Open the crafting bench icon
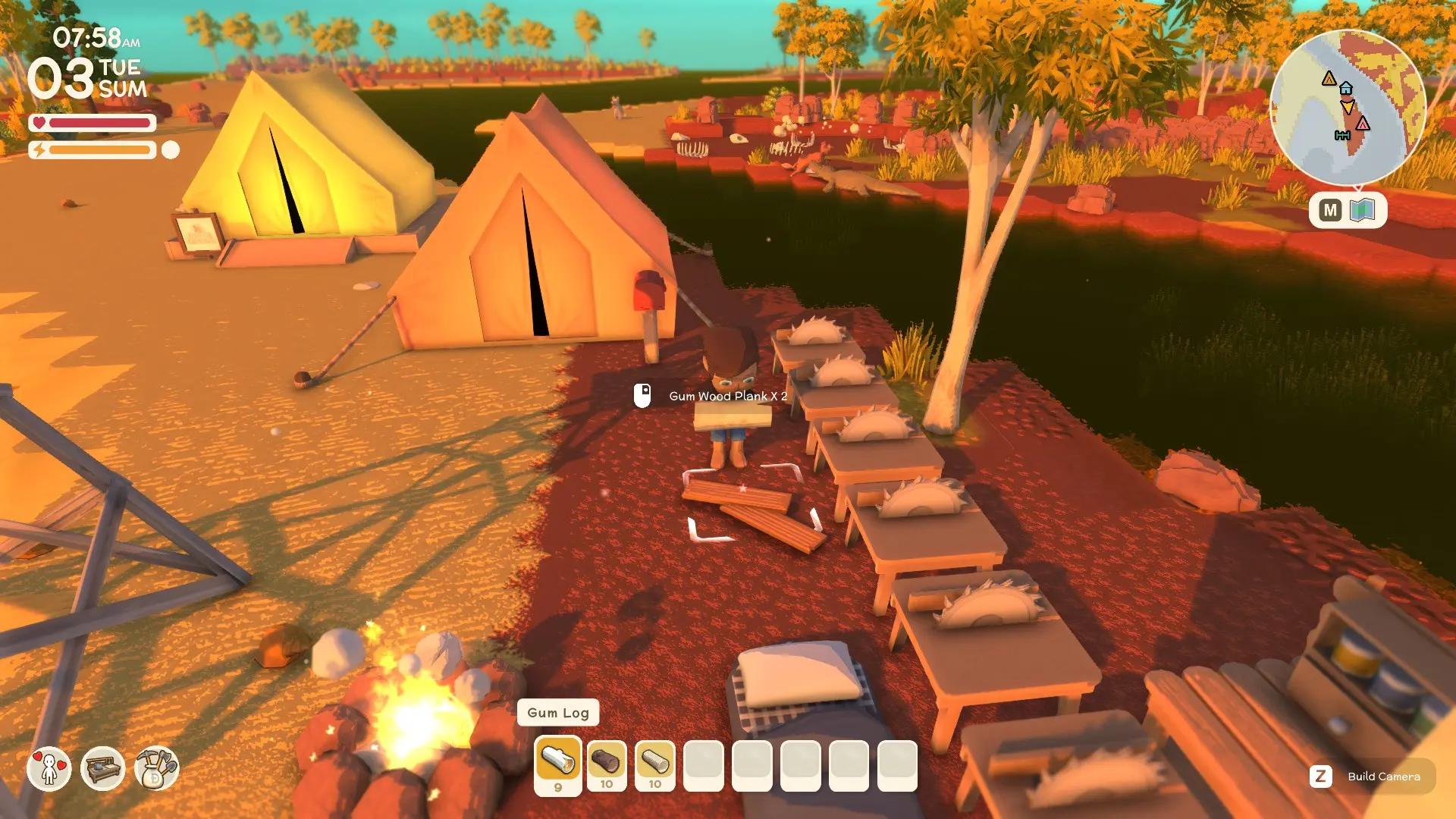The height and width of the screenshot is (819, 1456). 102,768
